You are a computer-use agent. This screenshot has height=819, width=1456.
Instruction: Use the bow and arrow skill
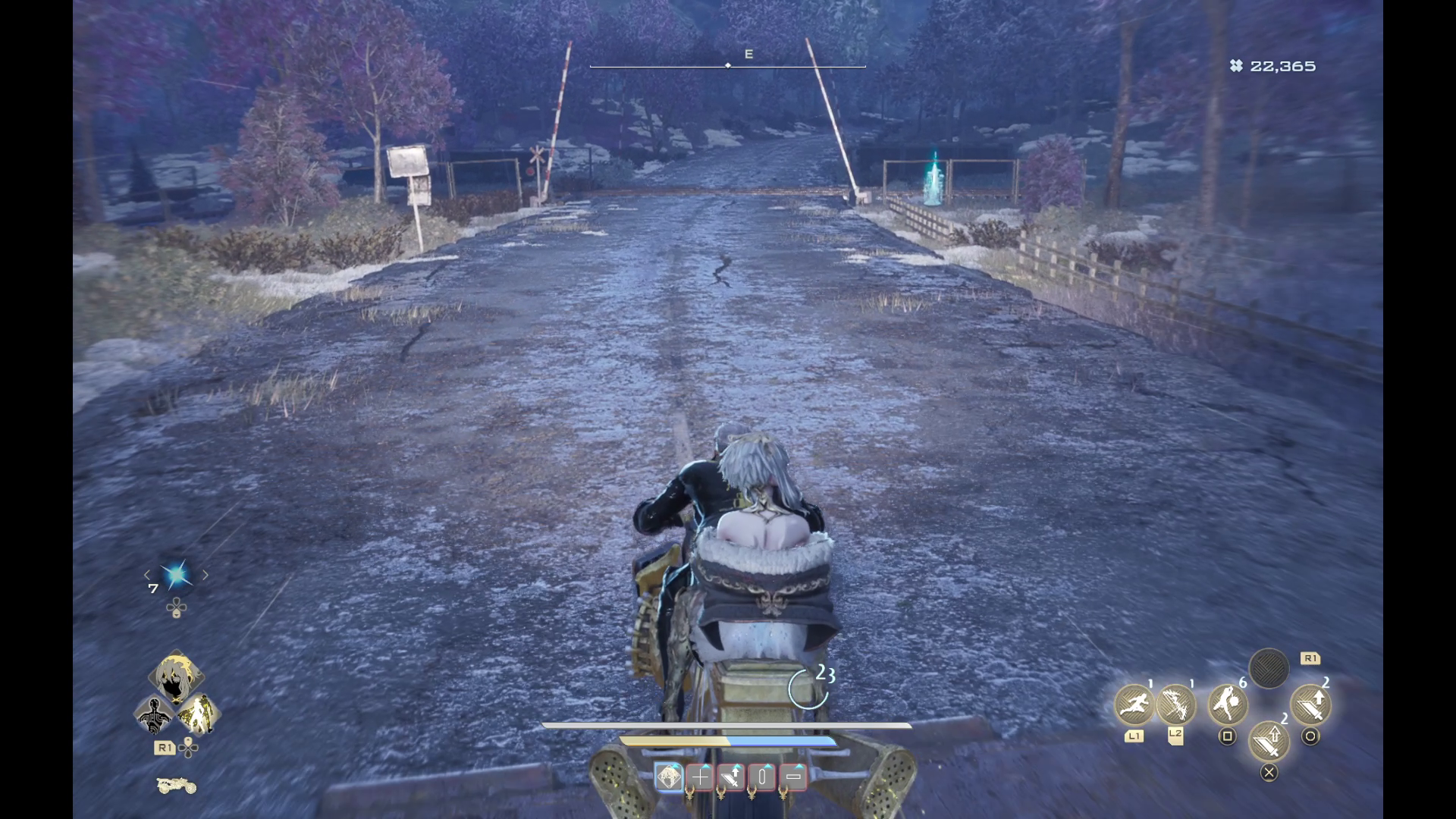(1175, 704)
